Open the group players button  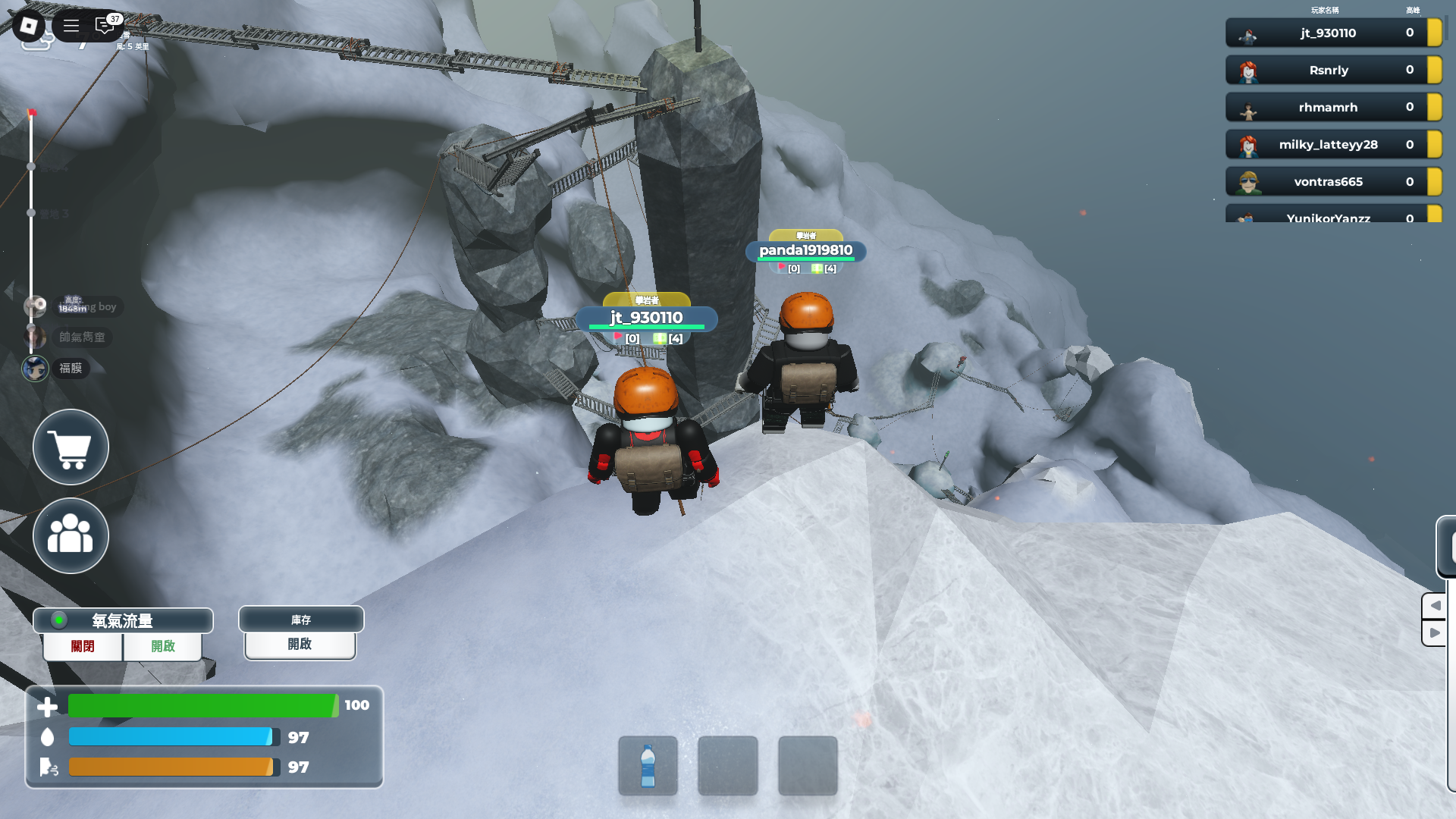[x=71, y=536]
